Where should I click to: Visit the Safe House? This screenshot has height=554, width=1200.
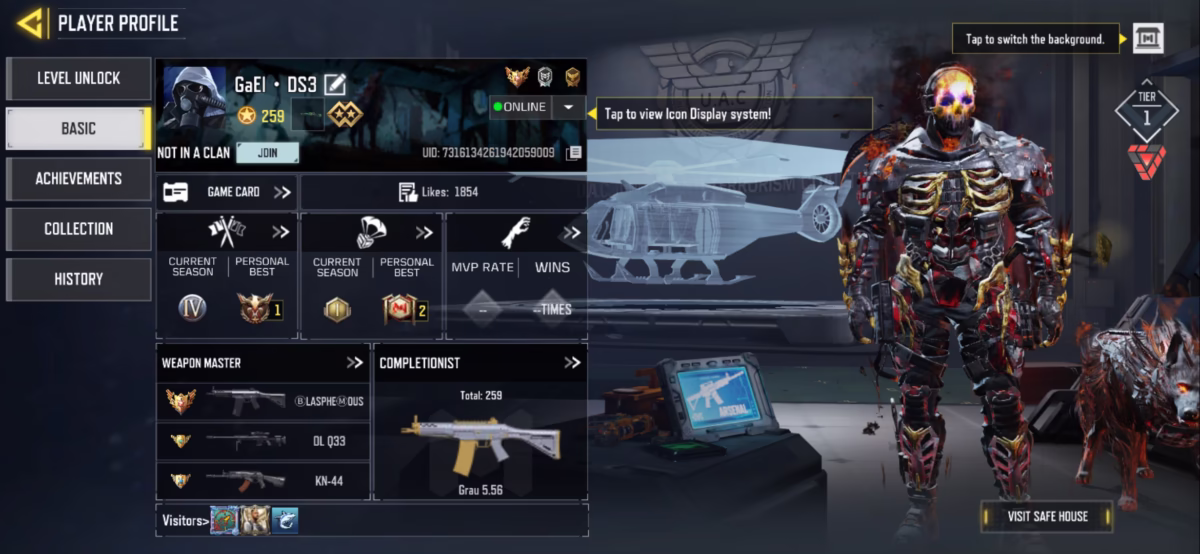tap(1046, 516)
